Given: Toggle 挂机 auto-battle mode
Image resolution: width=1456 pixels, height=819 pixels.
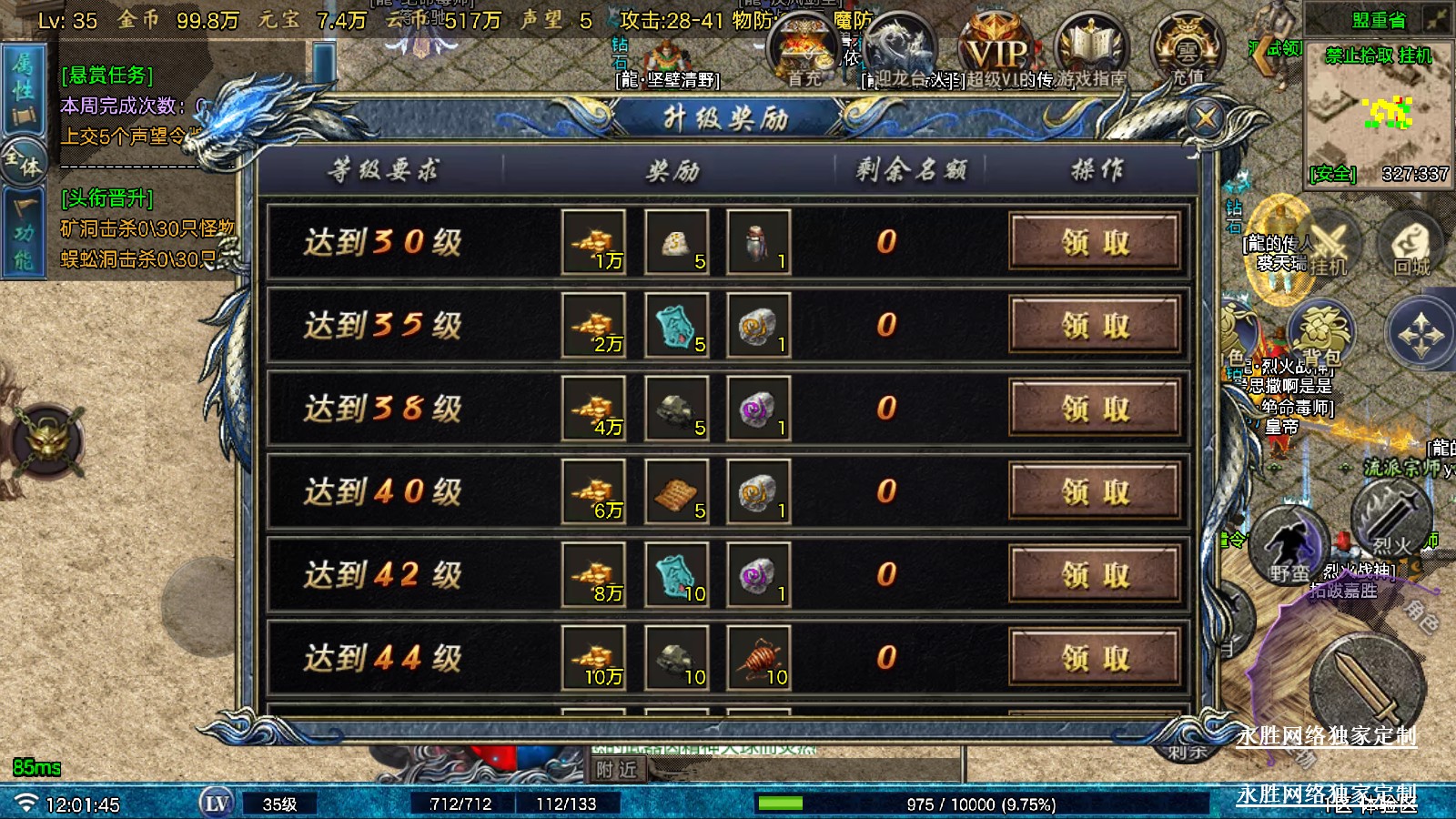Looking at the screenshot, I should (x=1327, y=244).
